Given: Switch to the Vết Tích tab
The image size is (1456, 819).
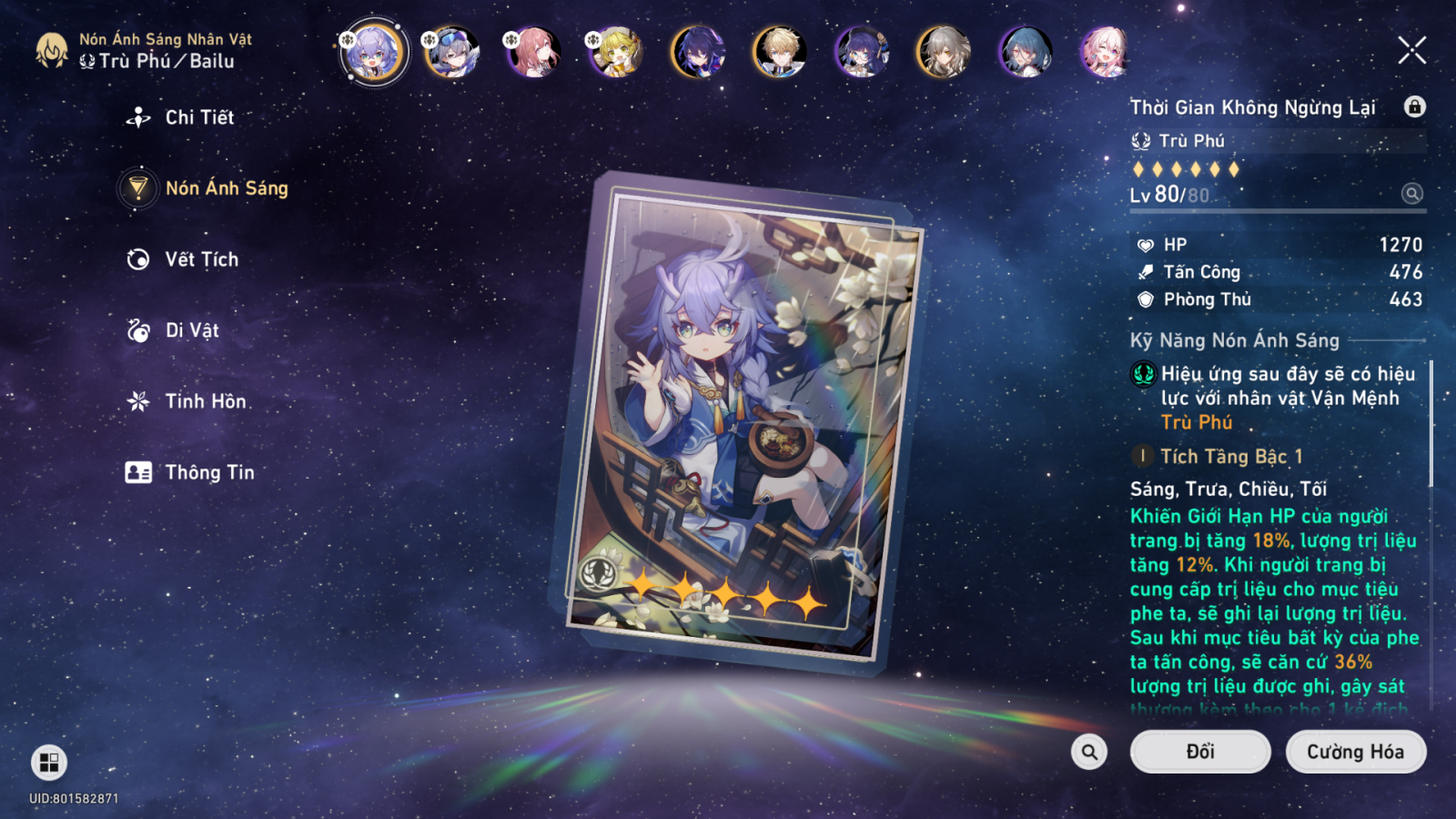Looking at the screenshot, I should click(201, 259).
